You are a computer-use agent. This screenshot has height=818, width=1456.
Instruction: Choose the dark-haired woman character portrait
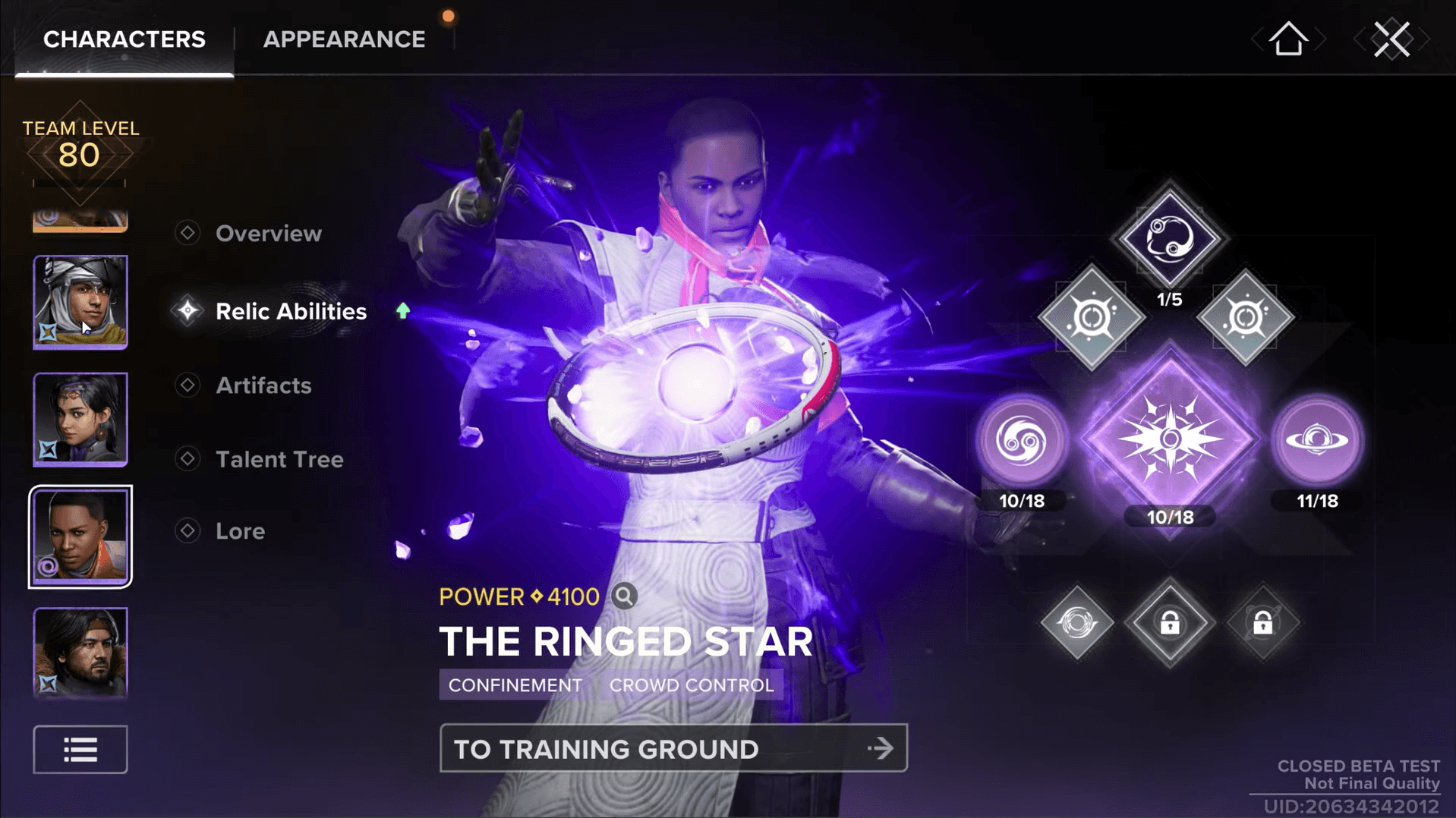tap(80, 419)
